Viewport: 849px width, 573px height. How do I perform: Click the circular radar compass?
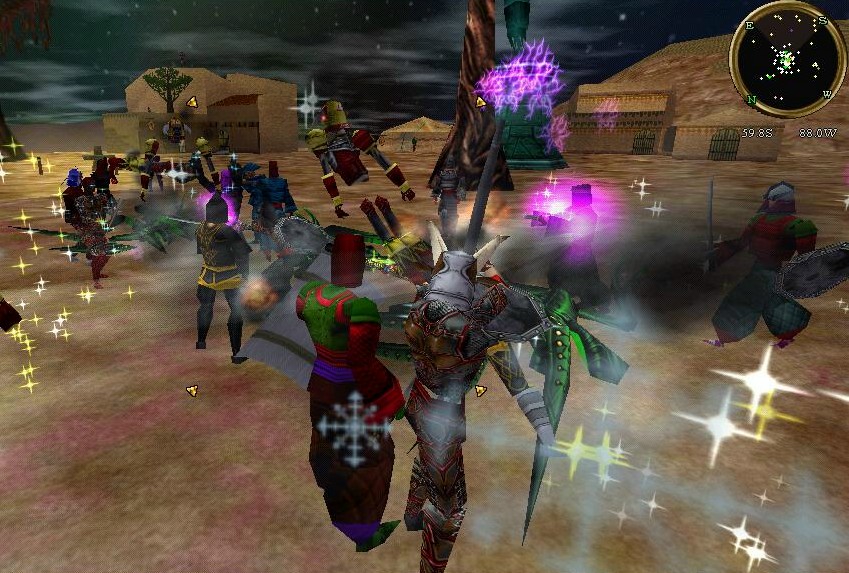[x=787, y=59]
